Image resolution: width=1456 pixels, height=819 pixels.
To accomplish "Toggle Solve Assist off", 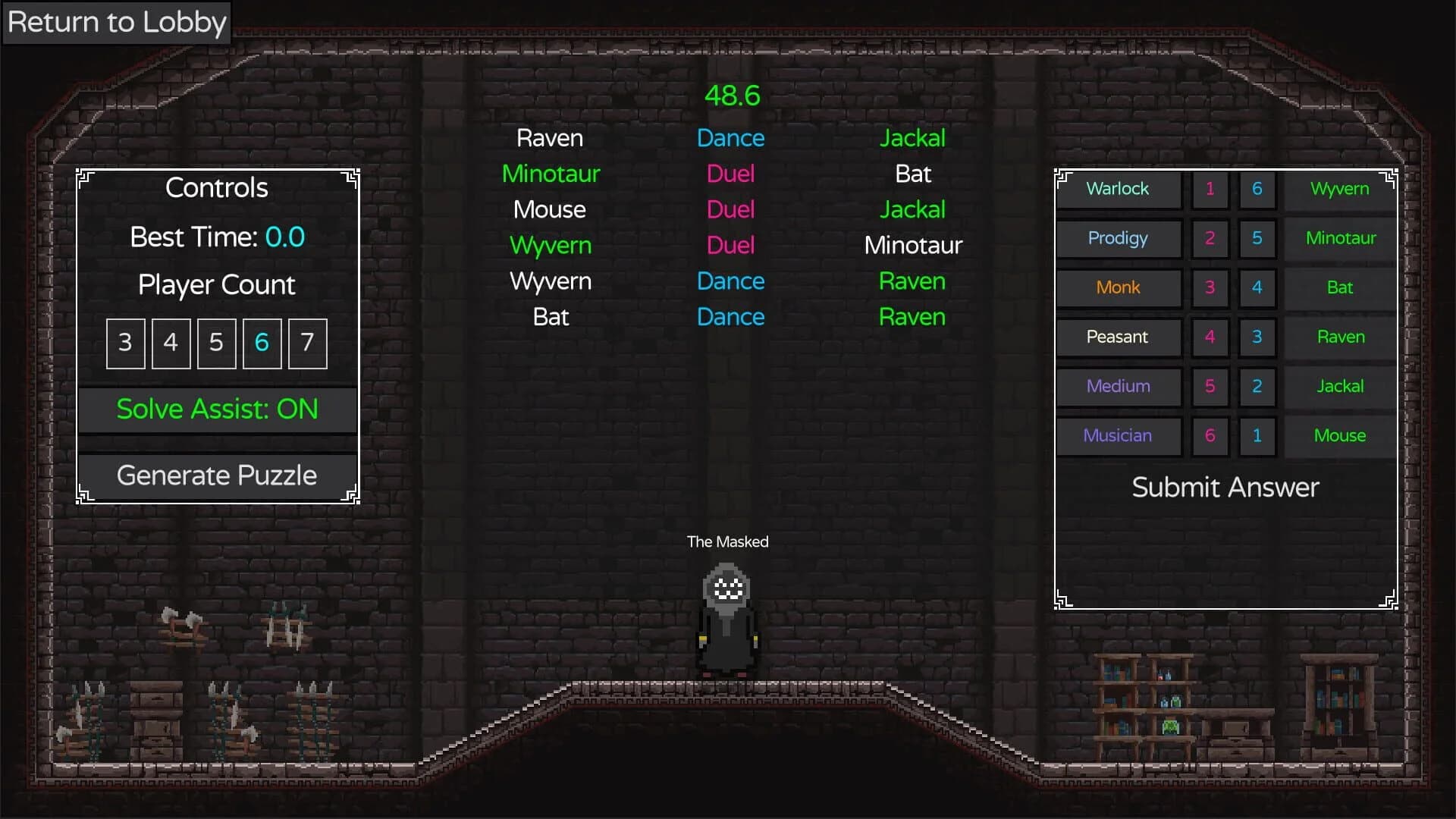I will tap(217, 409).
